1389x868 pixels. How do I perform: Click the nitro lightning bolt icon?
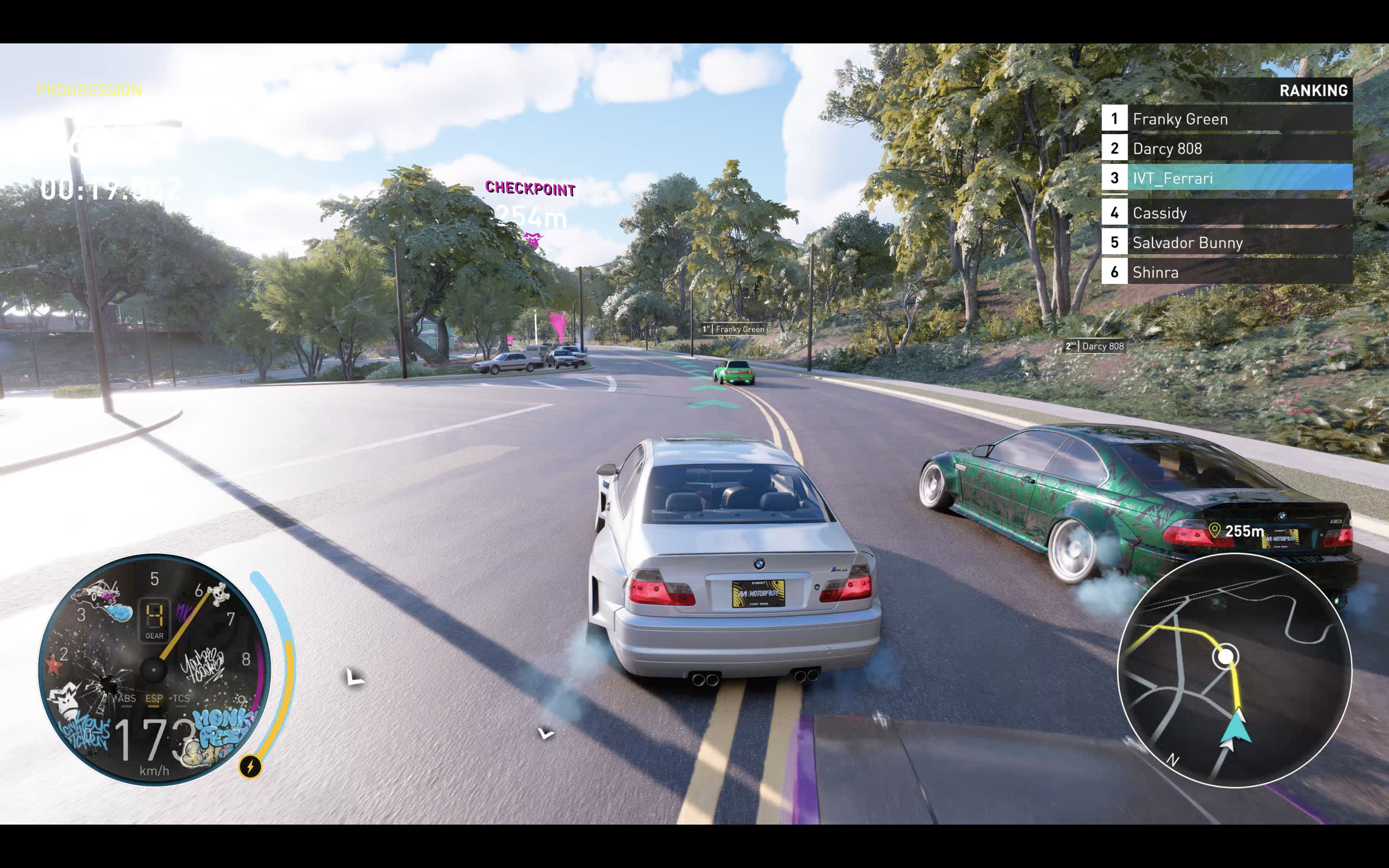pyautogui.click(x=250, y=766)
